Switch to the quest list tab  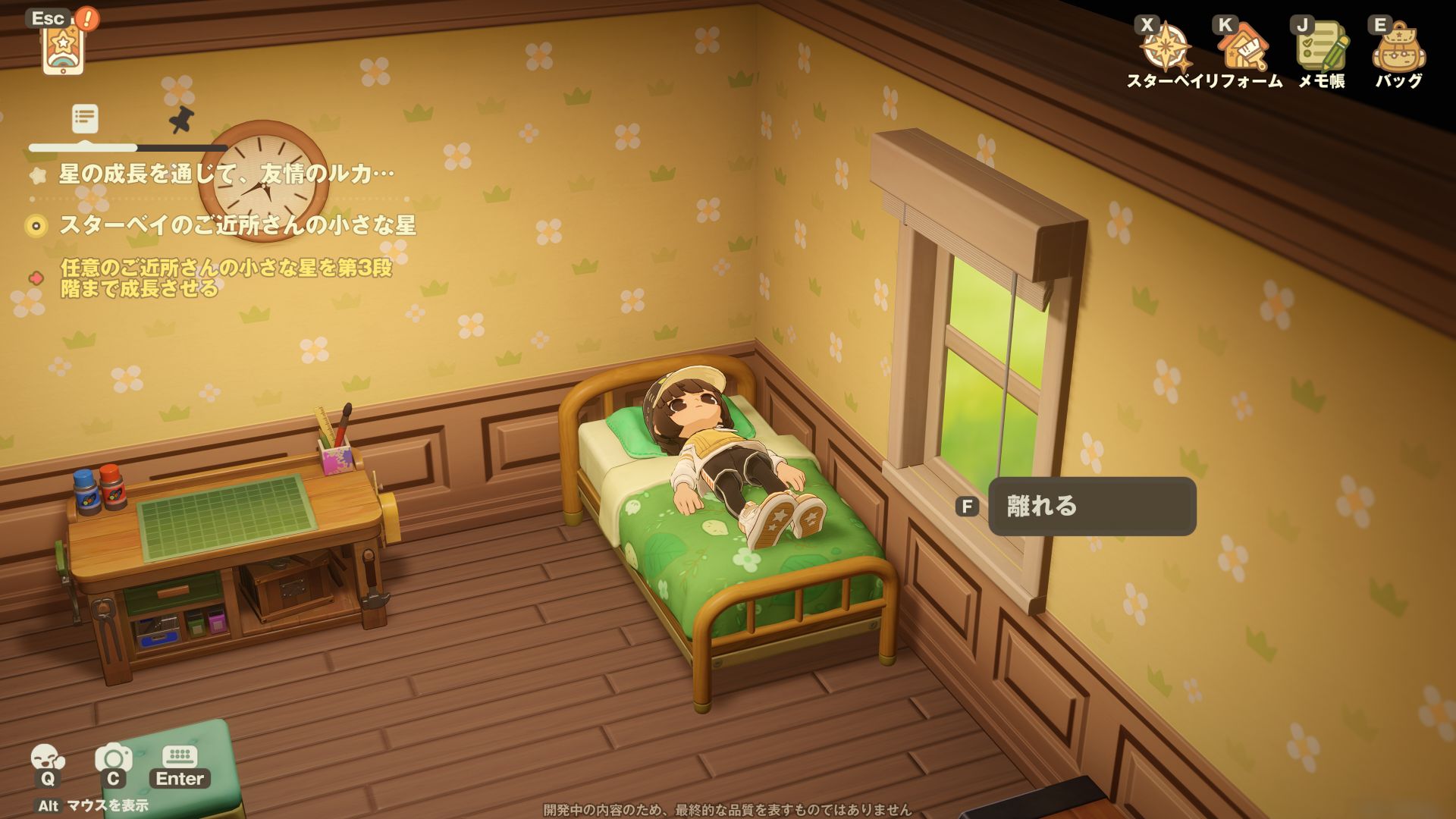click(x=85, y=119)
